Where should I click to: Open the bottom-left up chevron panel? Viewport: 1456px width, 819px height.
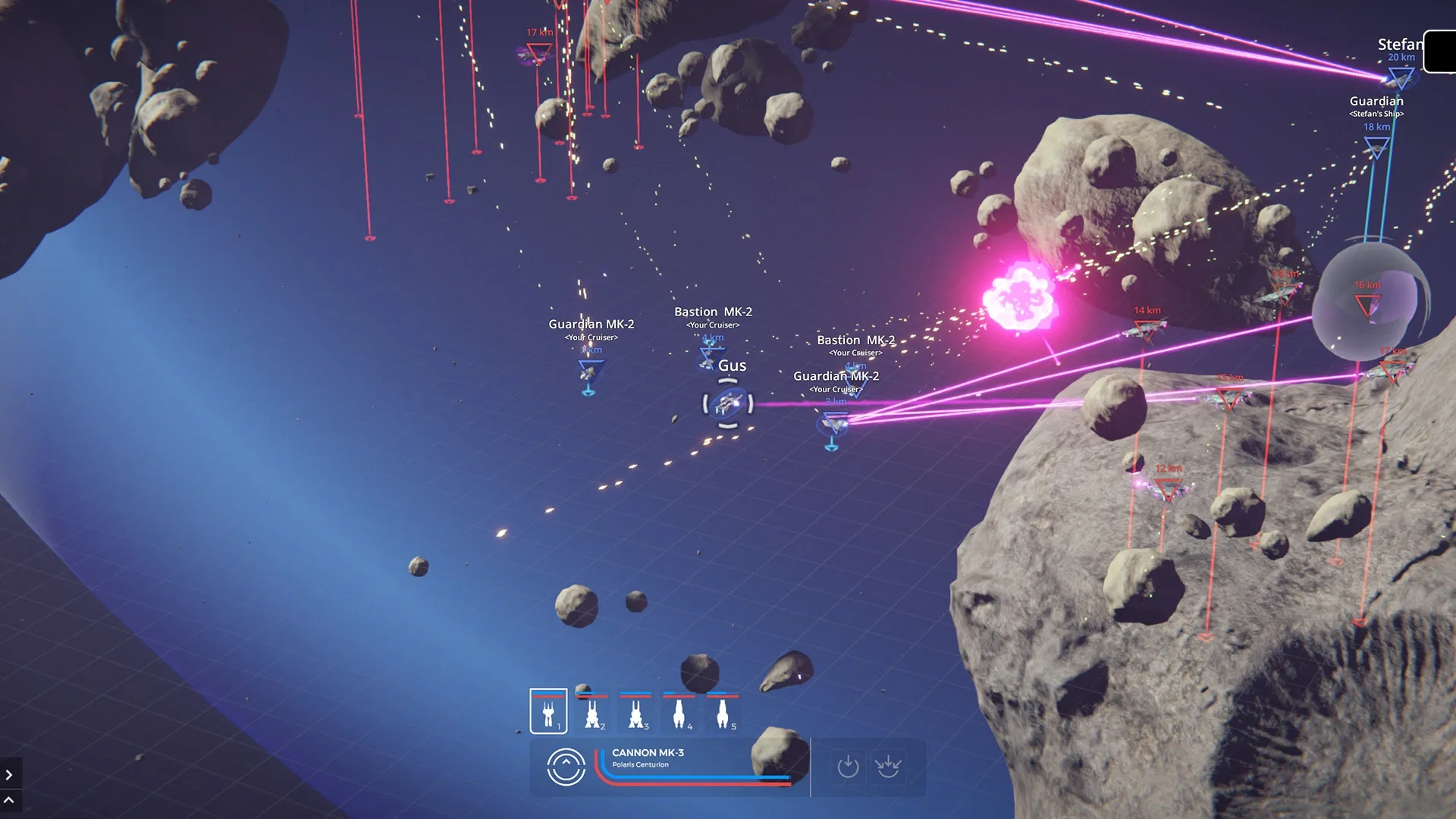[x=9, y=800]
